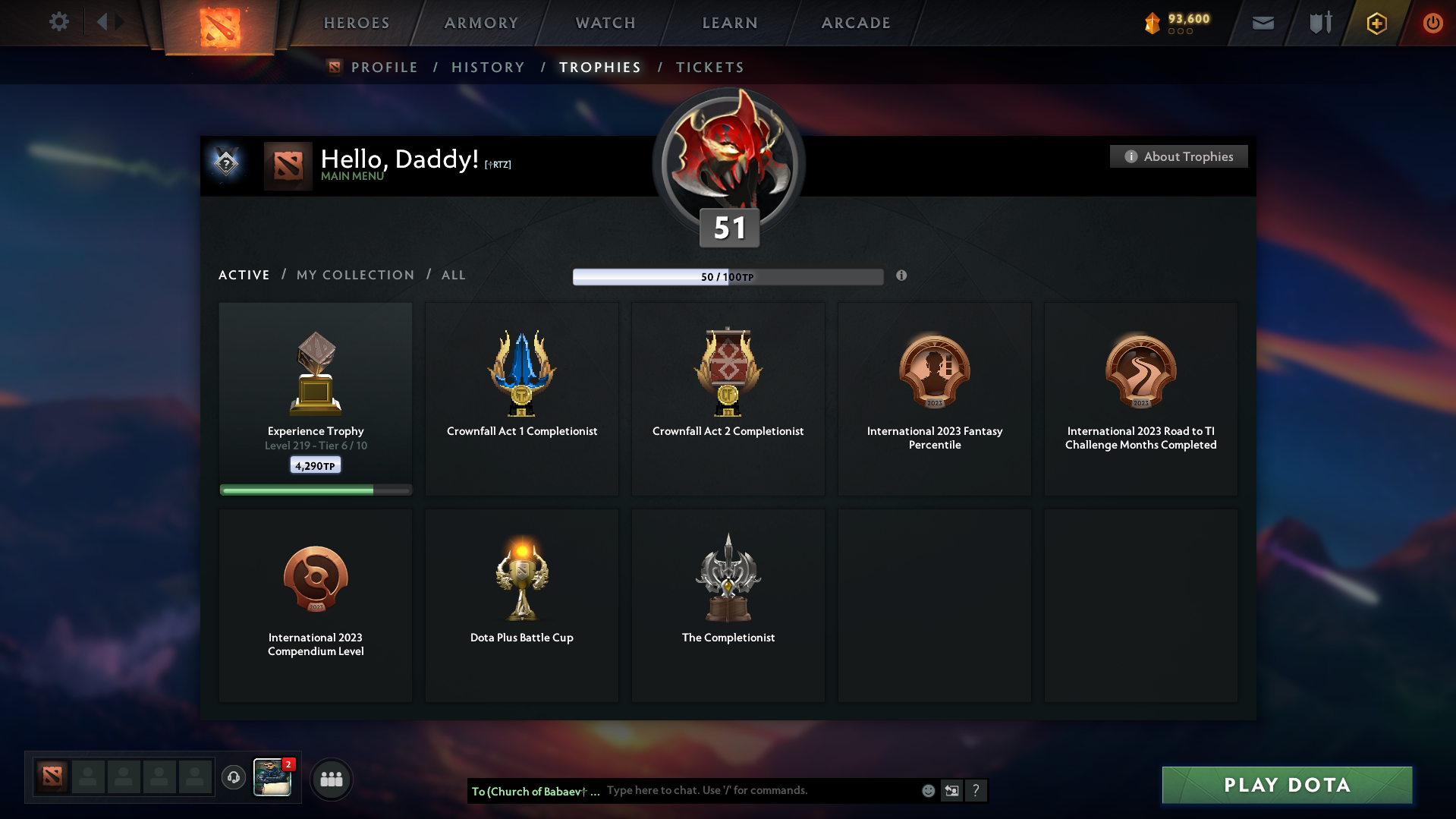Viewport: 1456px width, 819px height.
Task: Open the armory shield-and-sword icon
Action: click(x=1319, y=23)
